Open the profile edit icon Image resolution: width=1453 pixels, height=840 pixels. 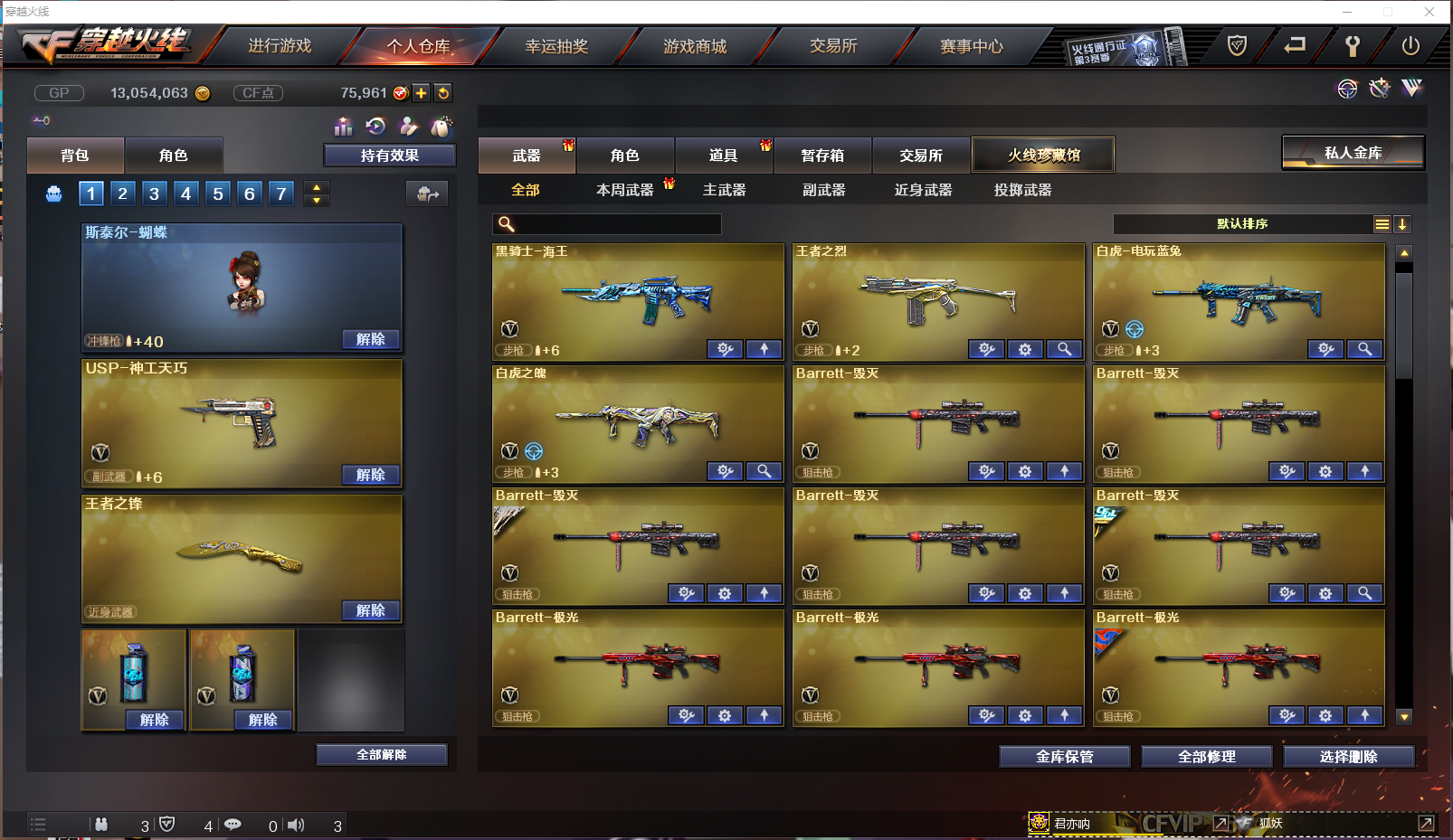pyautogui.click(x=409, y=127)
